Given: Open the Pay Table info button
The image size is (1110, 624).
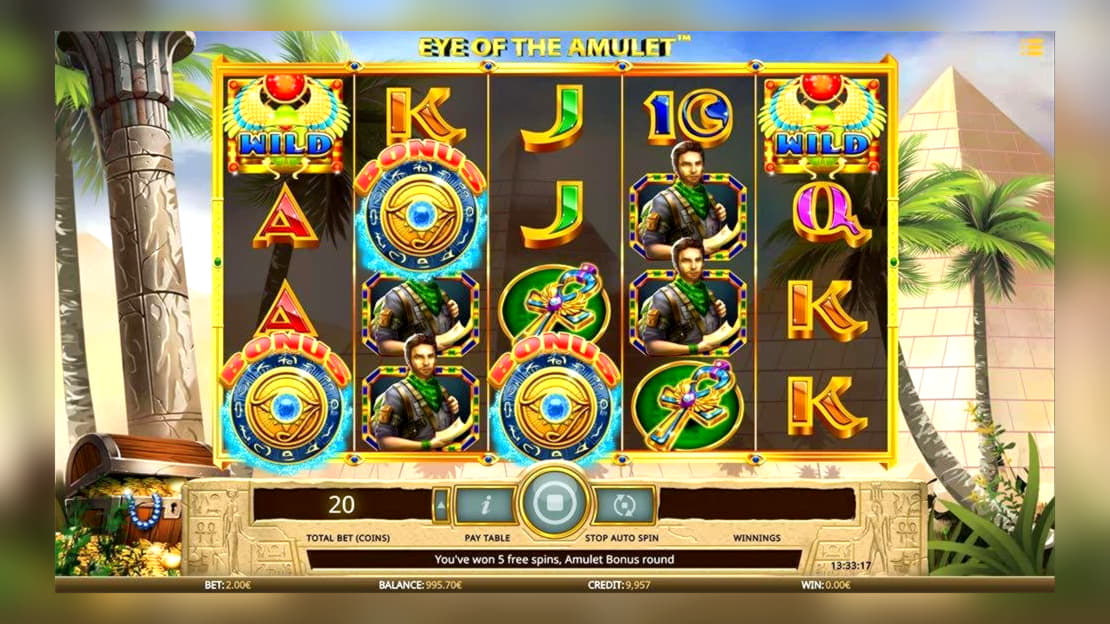Looking at the screenshot, I should coord(484,504).
